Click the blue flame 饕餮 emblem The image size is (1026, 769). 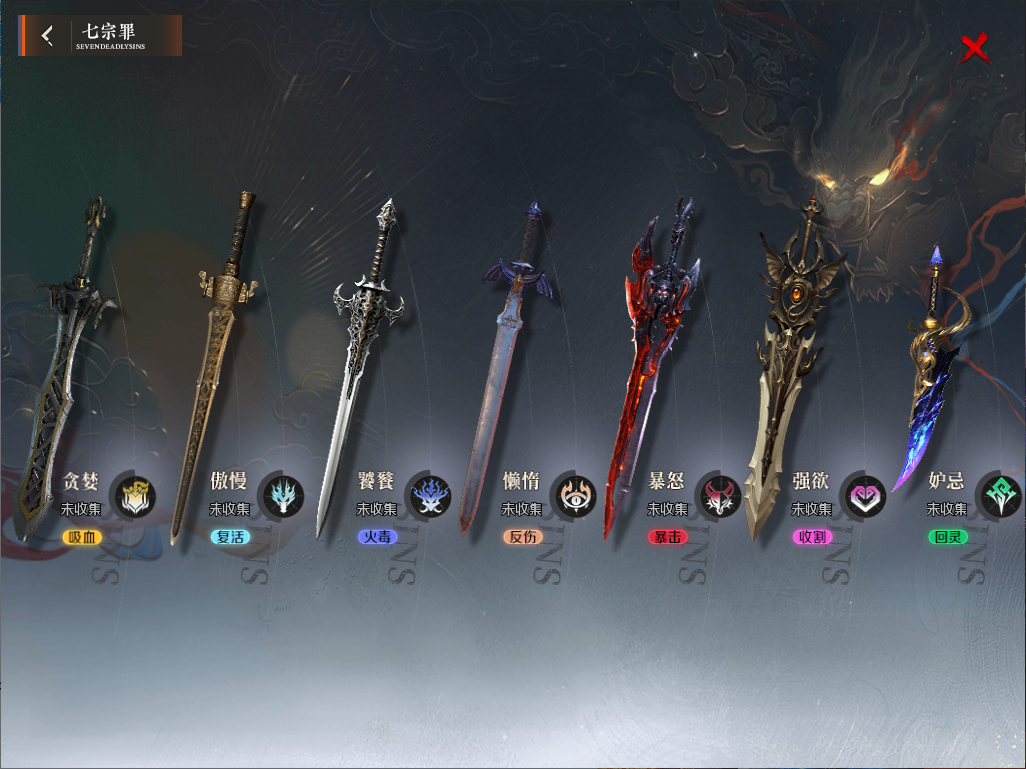tap(430, 496)
